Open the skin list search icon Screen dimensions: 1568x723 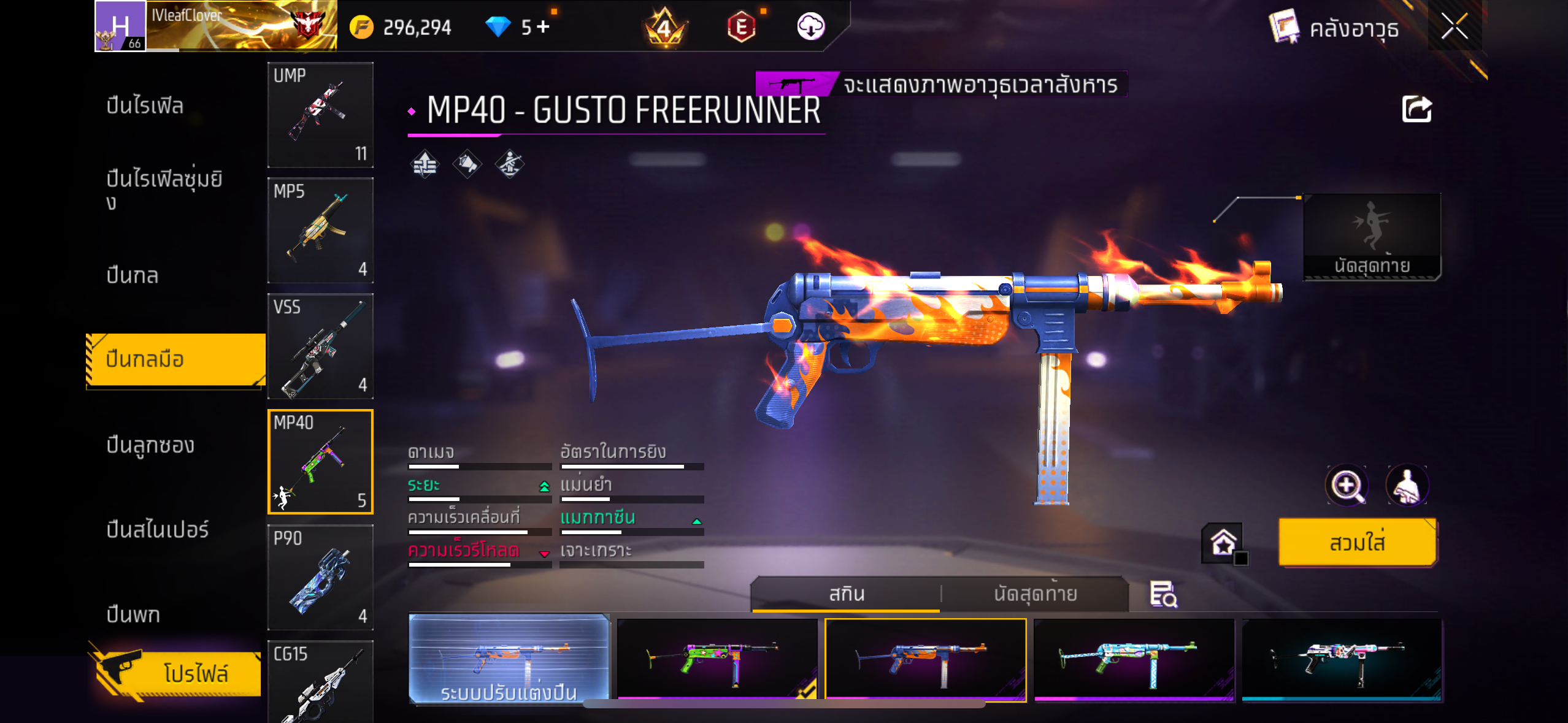tap(1163, 594)
